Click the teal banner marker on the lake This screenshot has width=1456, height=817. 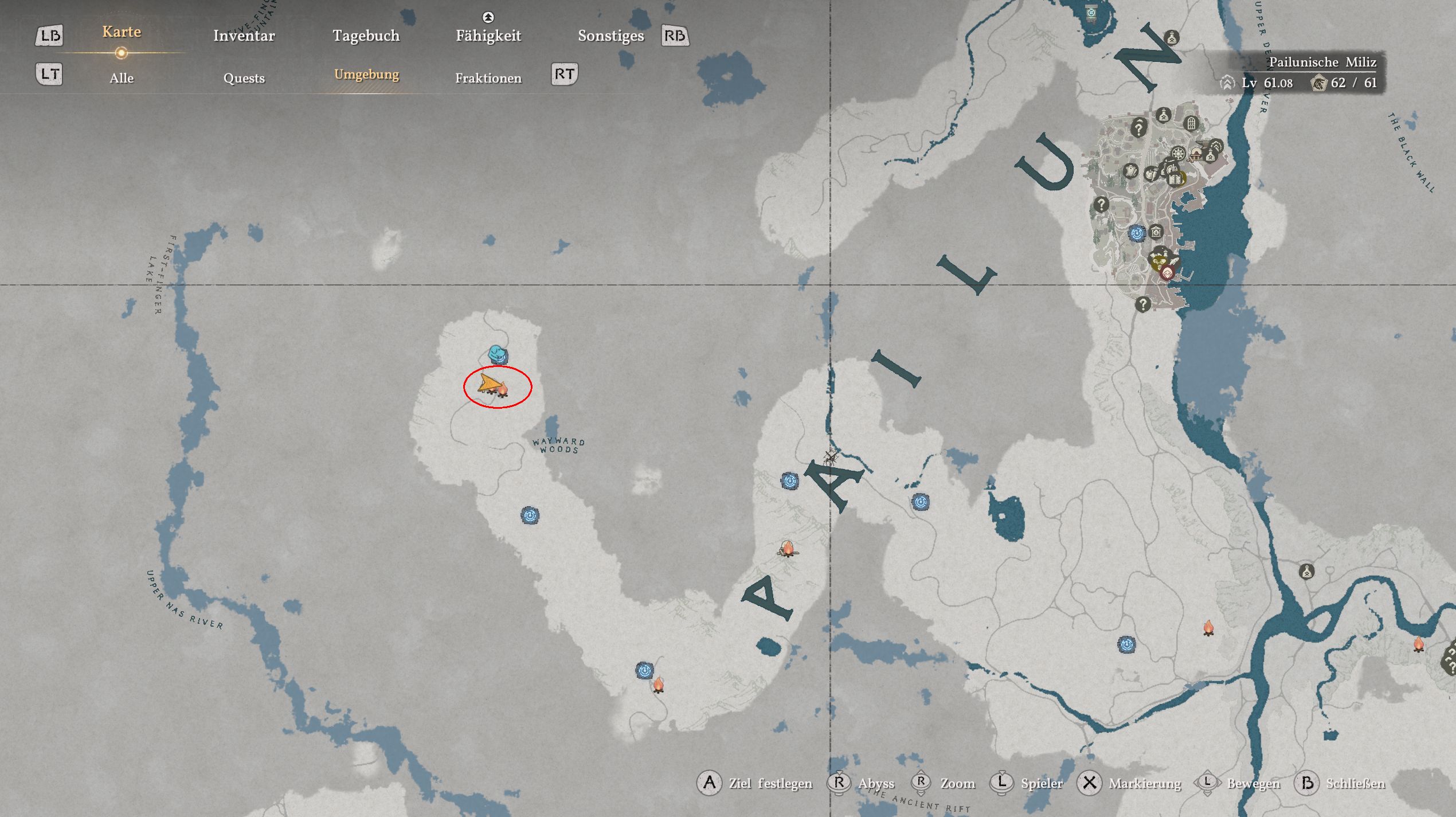[1091, 13]
